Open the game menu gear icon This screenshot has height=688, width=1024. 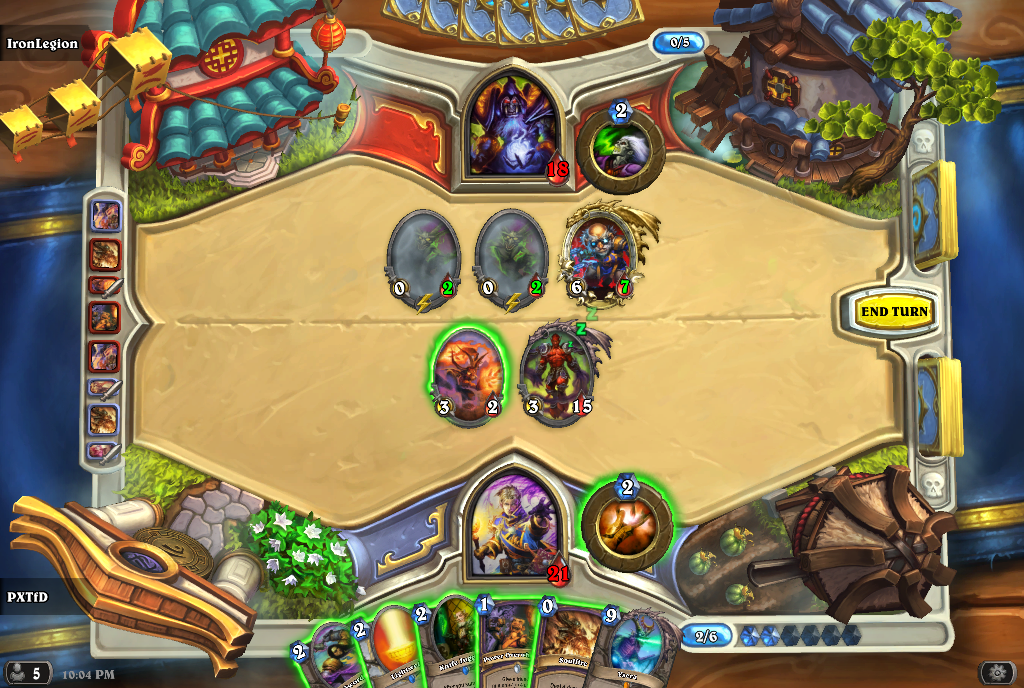tap(996, 673)
